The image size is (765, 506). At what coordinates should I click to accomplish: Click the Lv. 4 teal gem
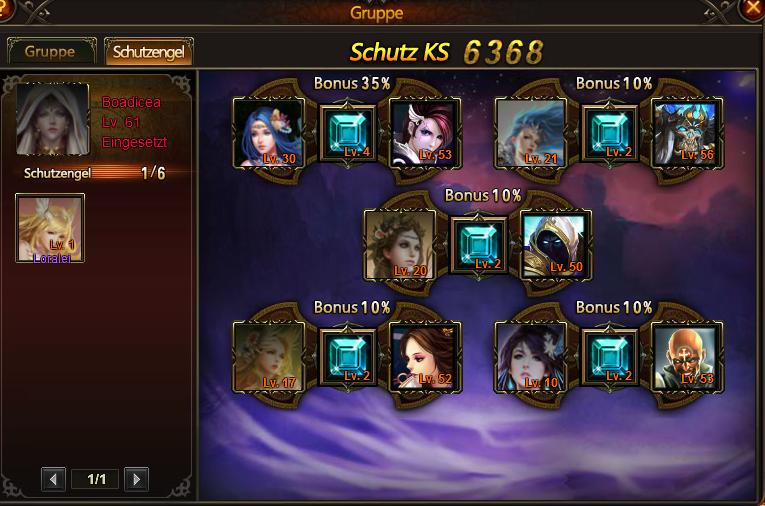(348, 133)
